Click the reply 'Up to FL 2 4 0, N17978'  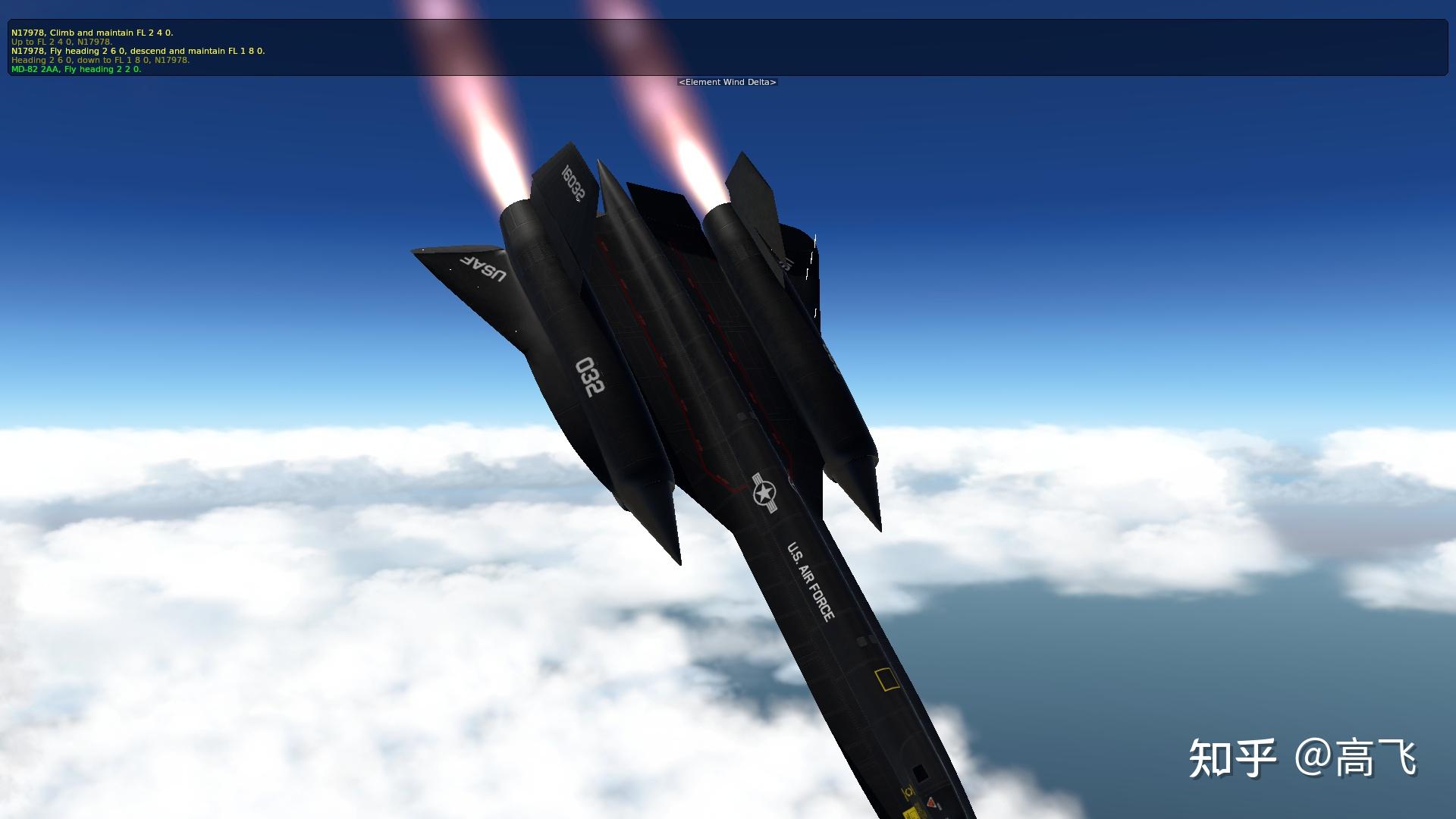(61, 42)
